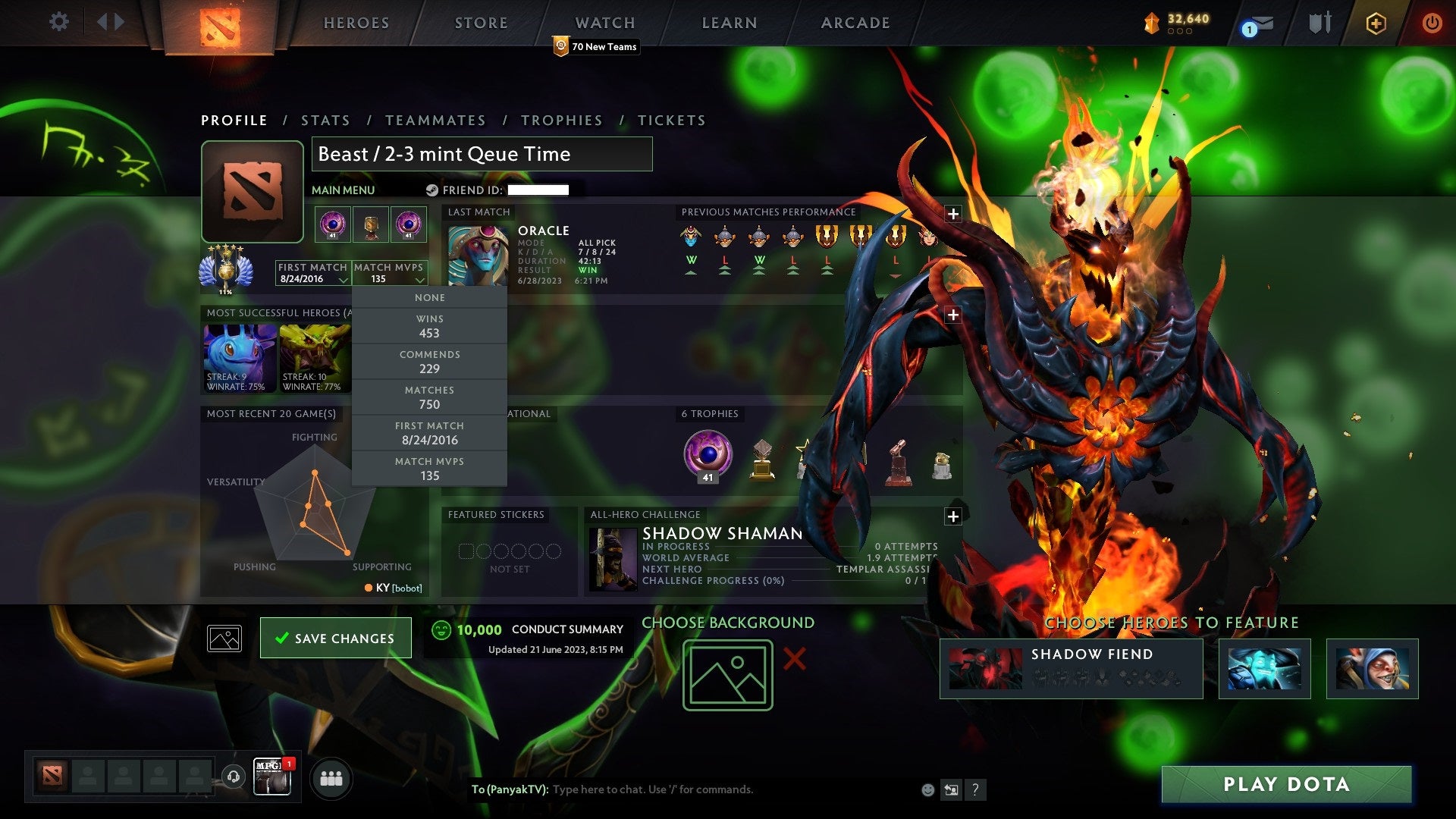Select Commends in the stat dropdown list
The width and height of the screenshot is (1456, 819).
click(429, 362)
